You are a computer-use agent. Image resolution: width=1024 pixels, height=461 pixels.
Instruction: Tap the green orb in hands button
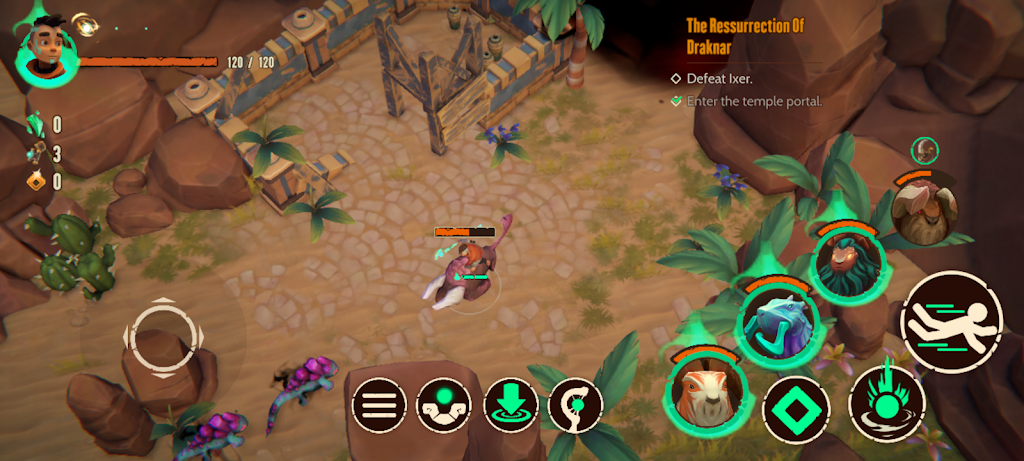(444, 405)
